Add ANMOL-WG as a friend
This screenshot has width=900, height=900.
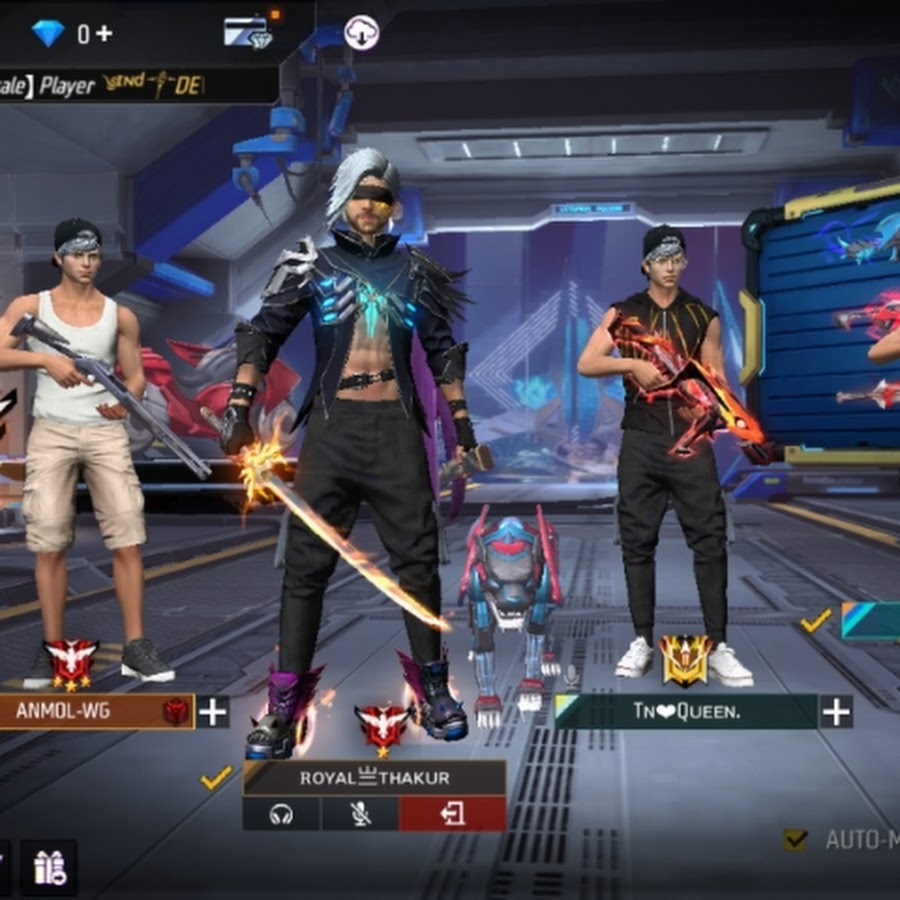coord(212,712)
